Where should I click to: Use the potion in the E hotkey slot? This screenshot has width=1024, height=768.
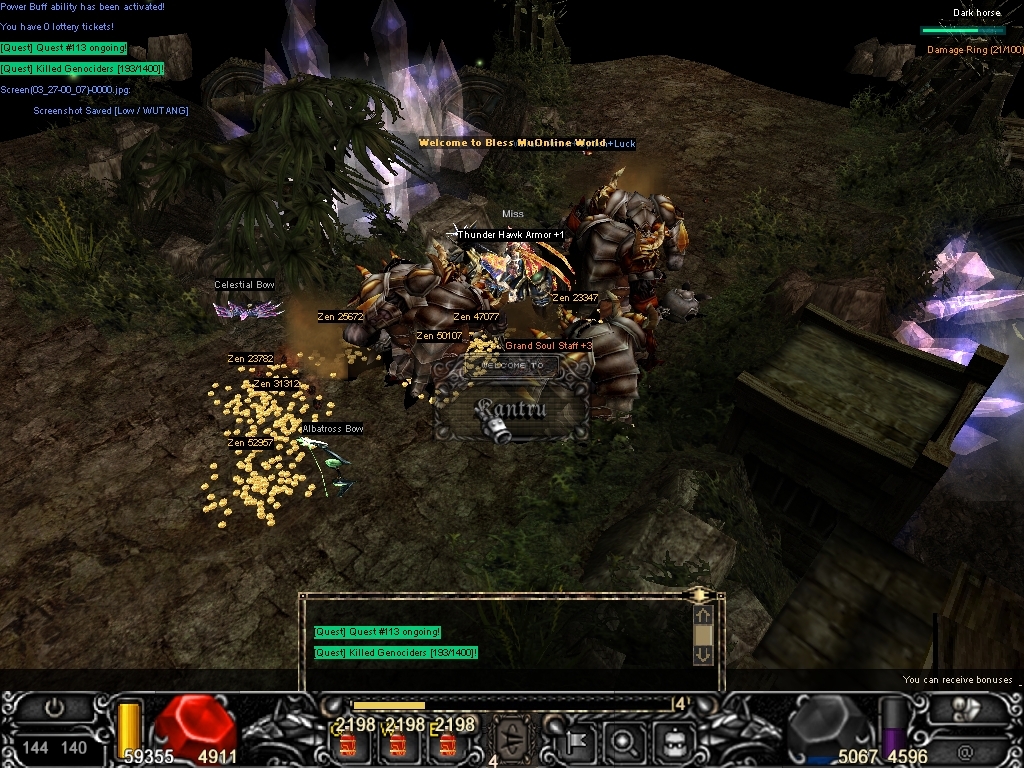pos(446,744)
